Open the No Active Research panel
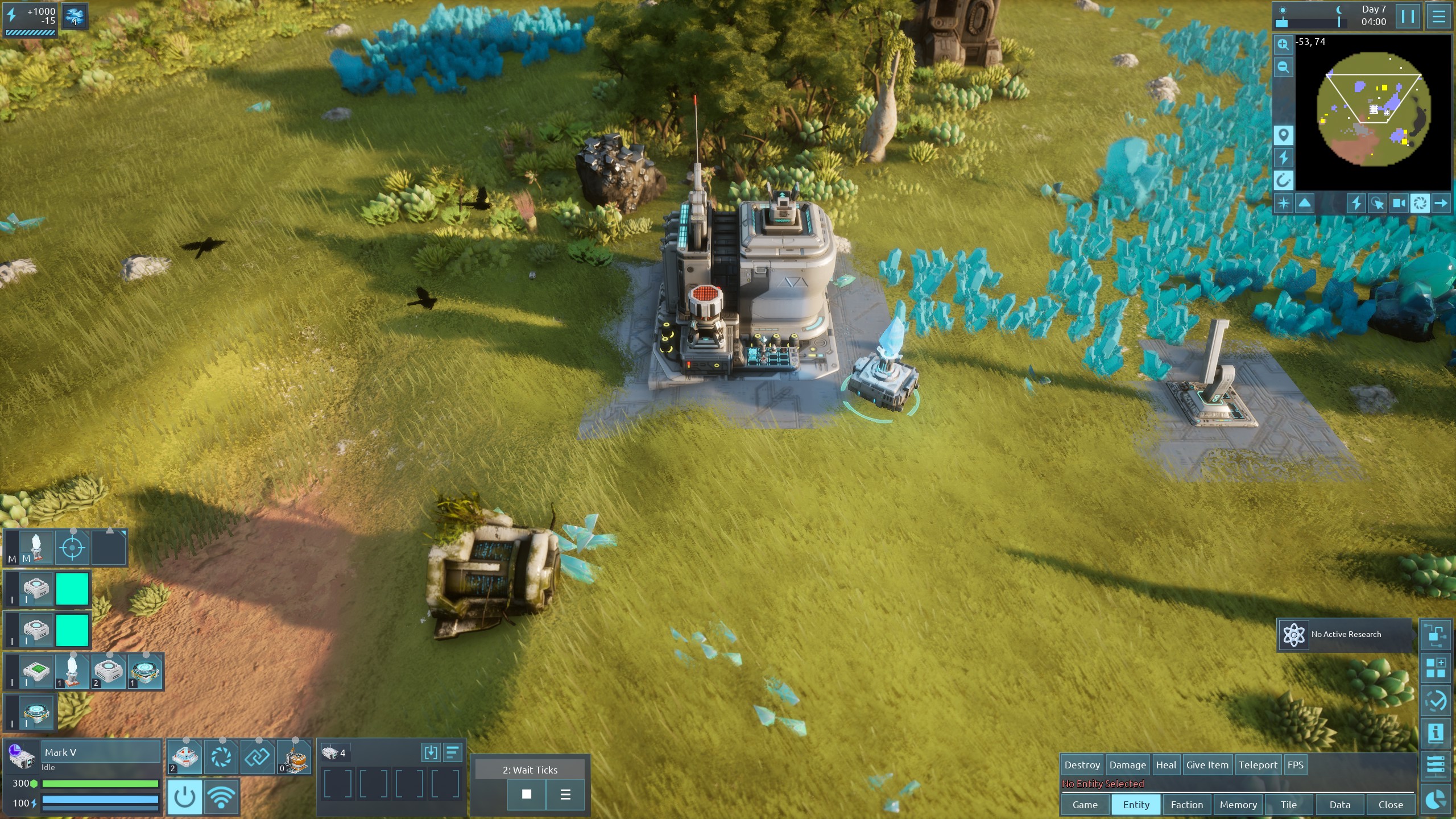The height and width of the screenshot is (819, 1456). (1345, 634)
